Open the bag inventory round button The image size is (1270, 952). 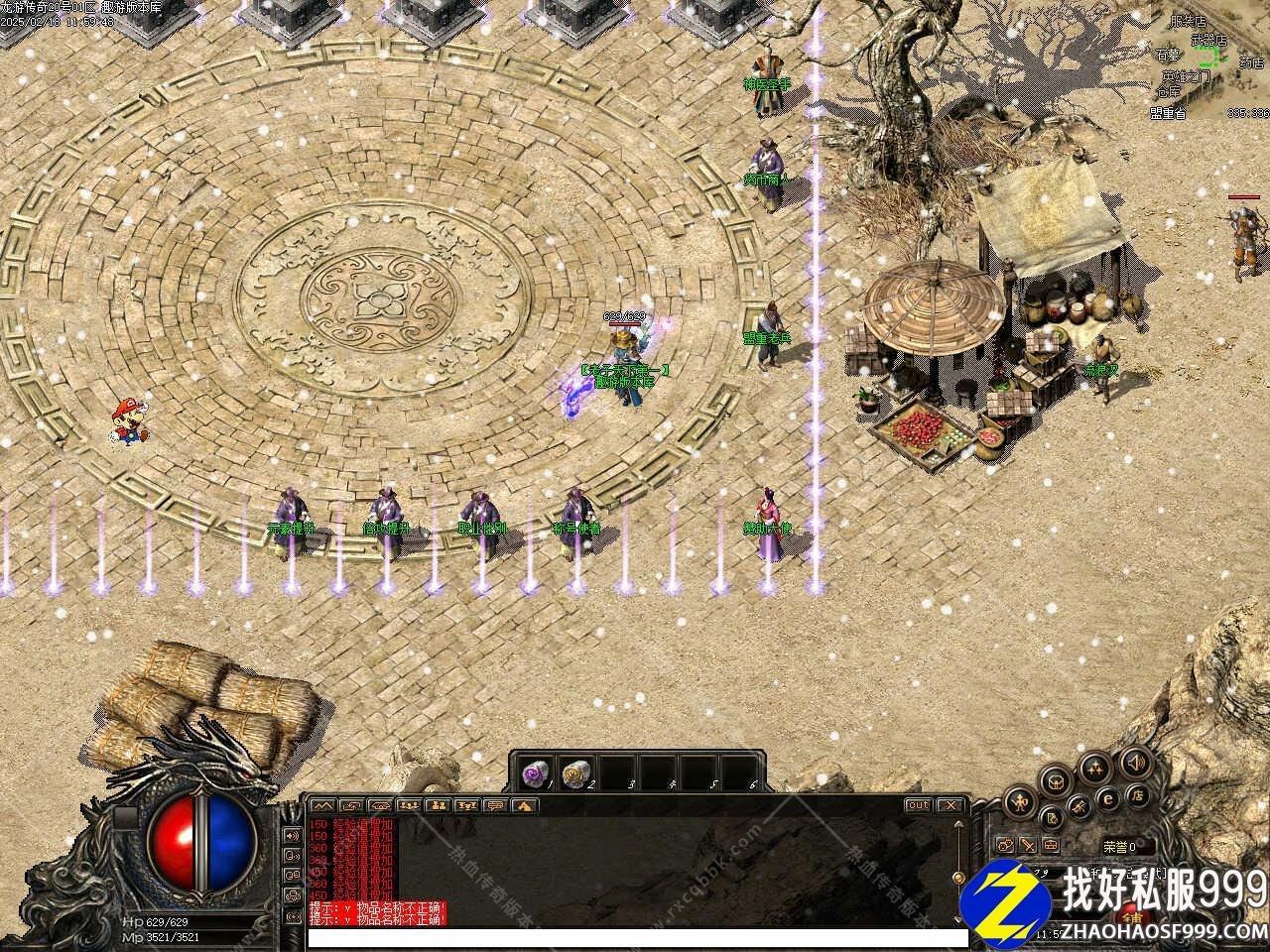(1055, 781)
